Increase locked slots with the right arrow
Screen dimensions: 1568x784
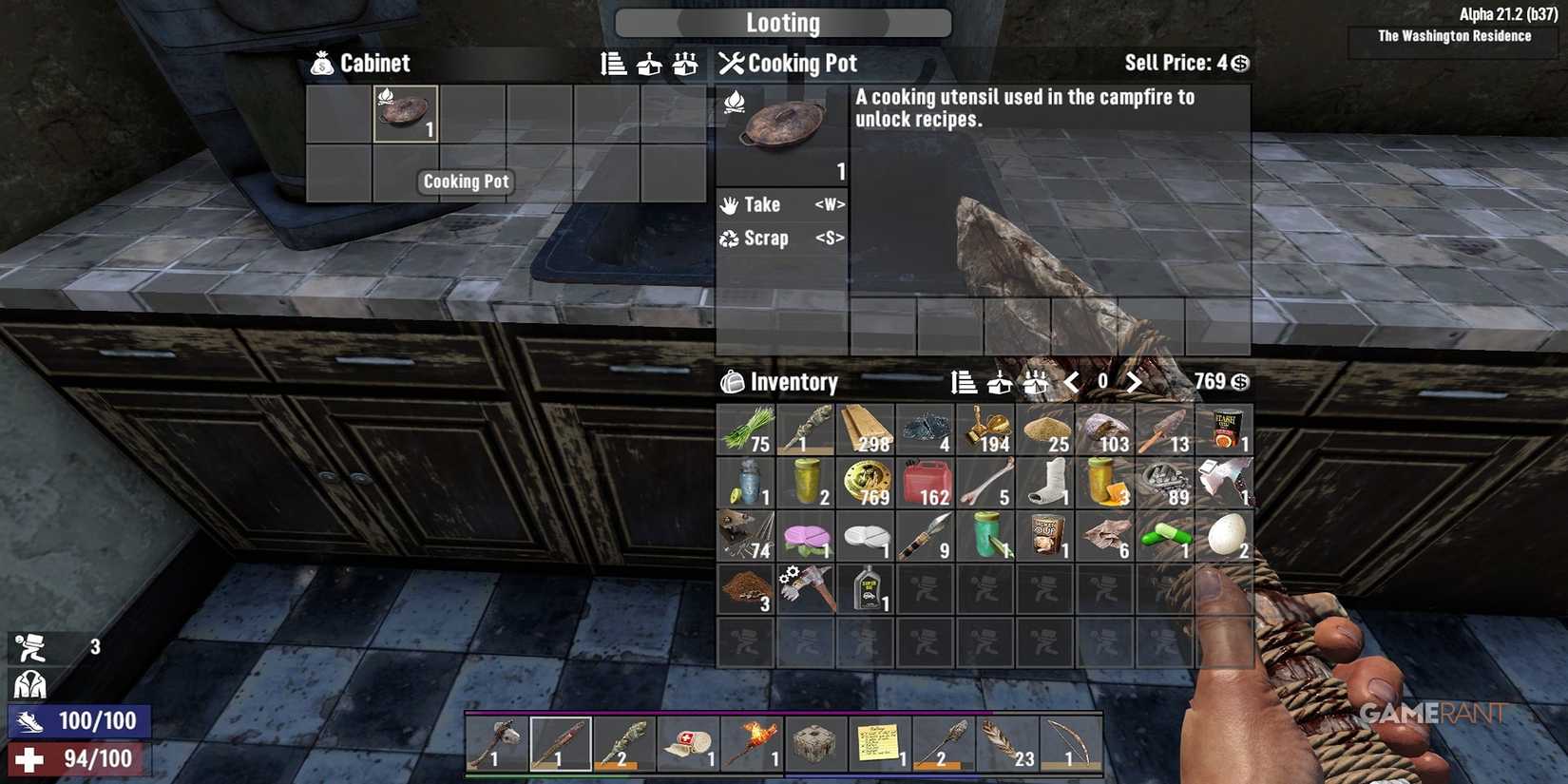pyautogui.click(x=1133, y=382)
